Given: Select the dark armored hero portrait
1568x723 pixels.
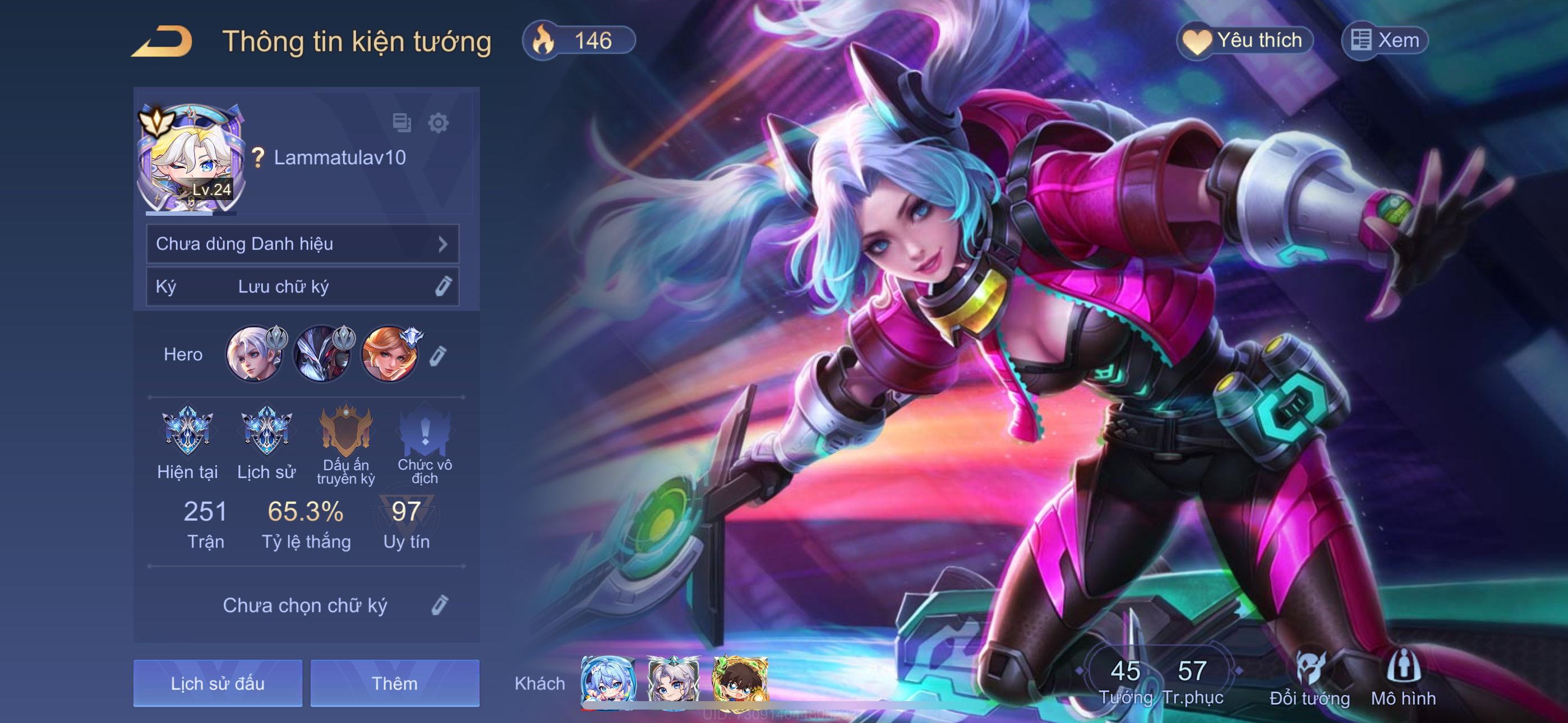Looking at the screenshot, I should click(322, 354).
